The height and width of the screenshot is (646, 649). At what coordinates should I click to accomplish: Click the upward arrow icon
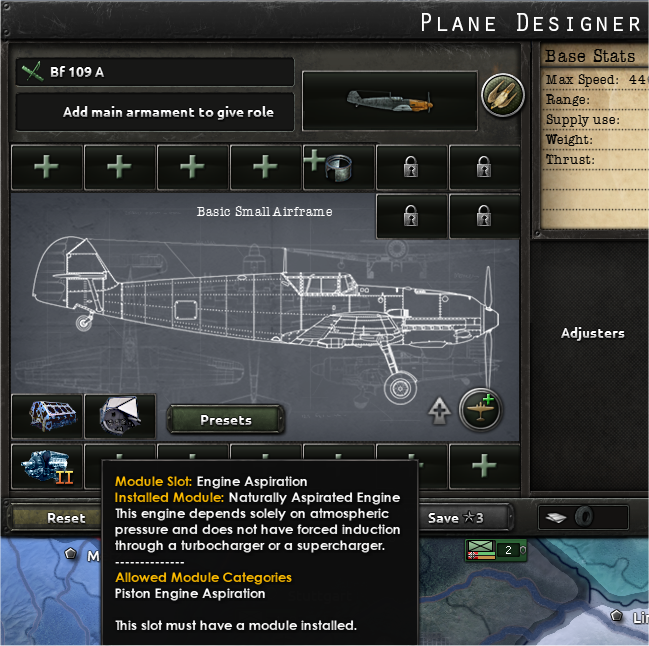(437, 409)
